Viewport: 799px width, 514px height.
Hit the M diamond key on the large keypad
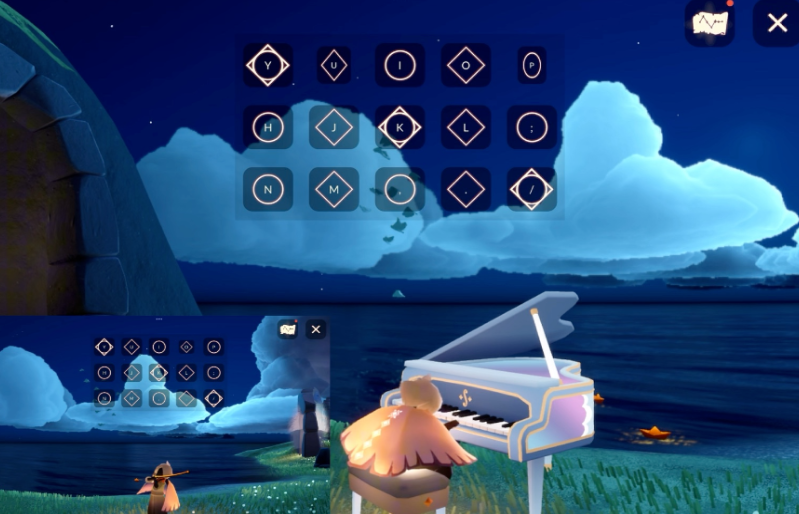click(334, 189)
